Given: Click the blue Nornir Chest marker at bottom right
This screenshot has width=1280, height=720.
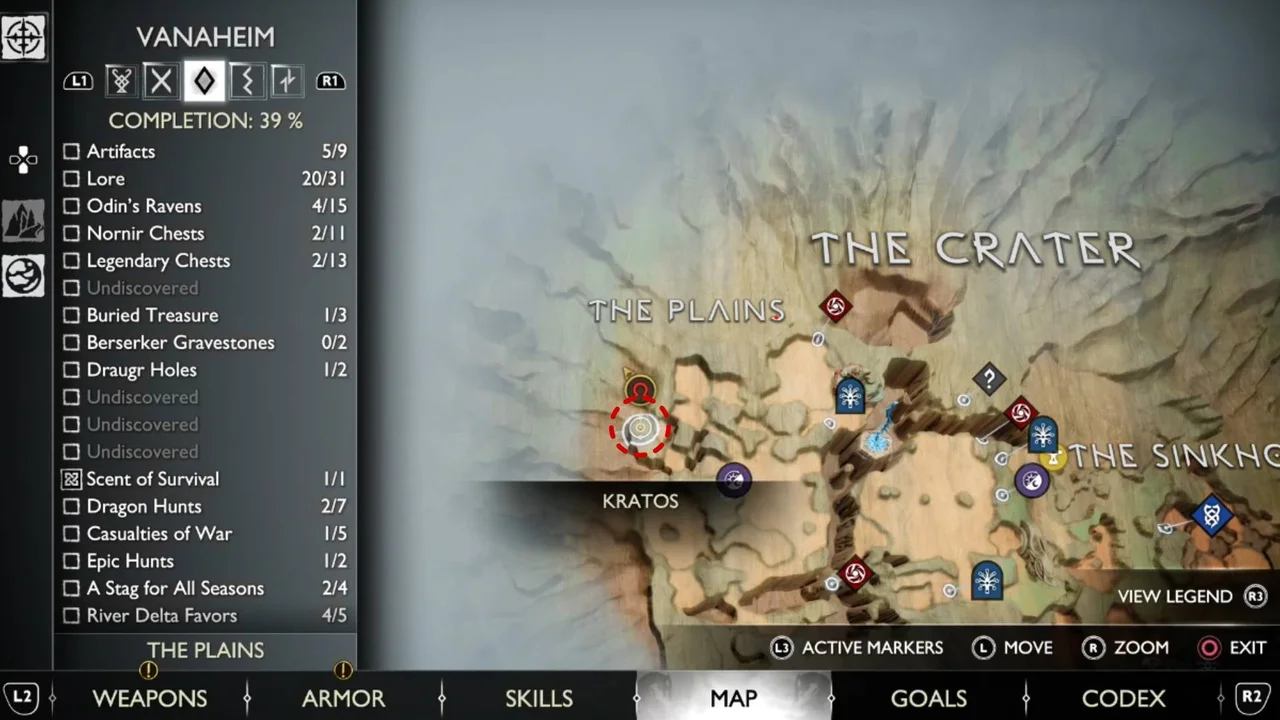Looking at the screenshot, I should (1211, 514).
